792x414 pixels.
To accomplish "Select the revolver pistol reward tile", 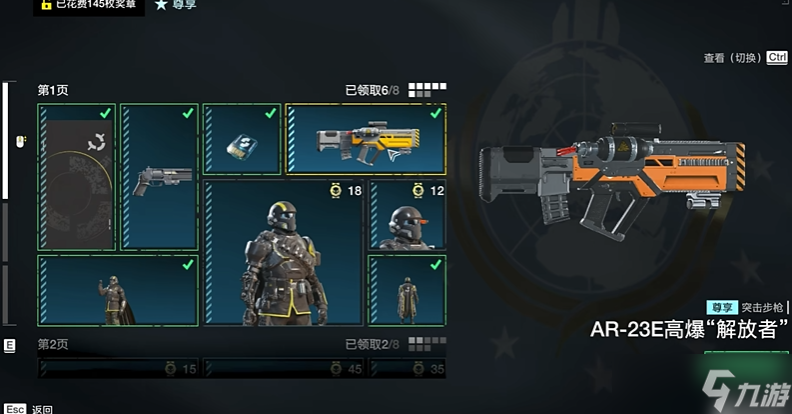I will tap(159, 177).
